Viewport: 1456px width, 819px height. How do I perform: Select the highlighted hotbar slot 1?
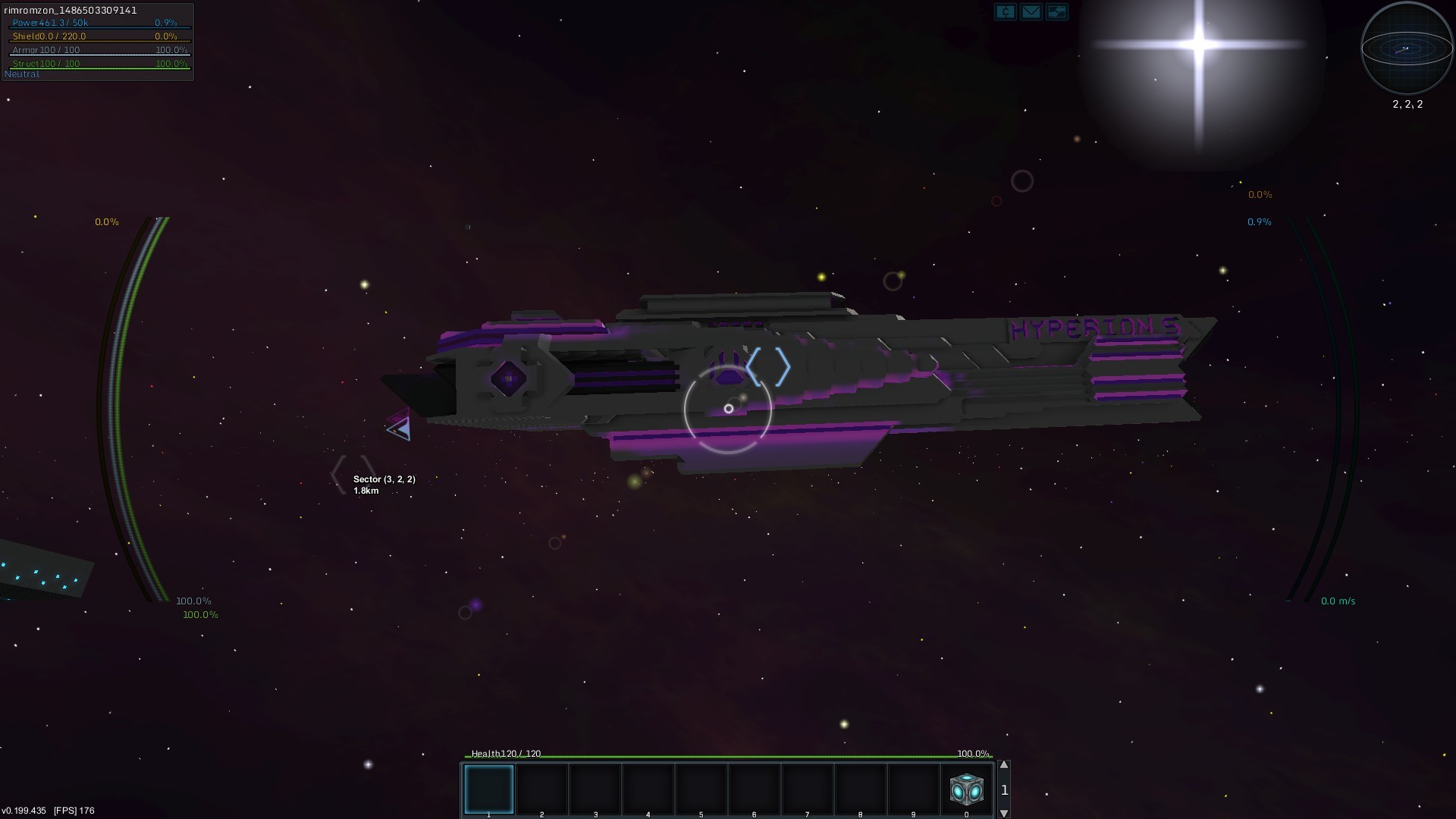click(489, 789)
